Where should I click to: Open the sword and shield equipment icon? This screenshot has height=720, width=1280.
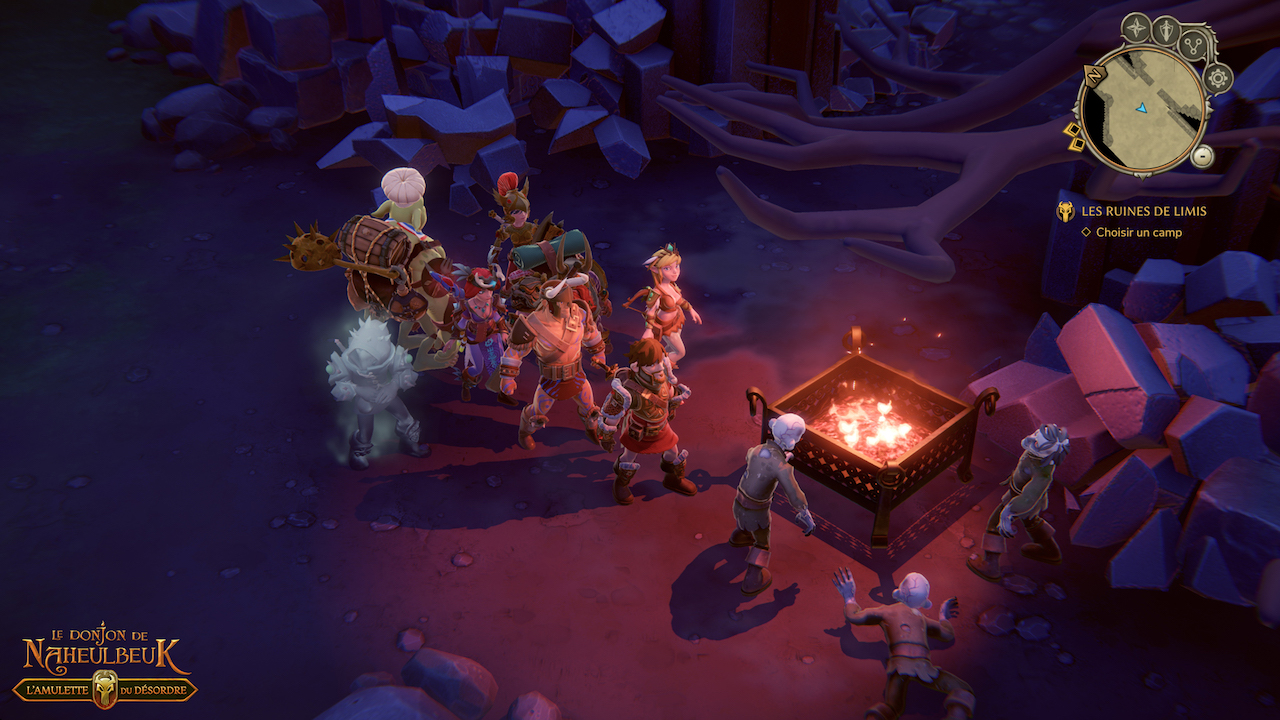[1166, 30]
